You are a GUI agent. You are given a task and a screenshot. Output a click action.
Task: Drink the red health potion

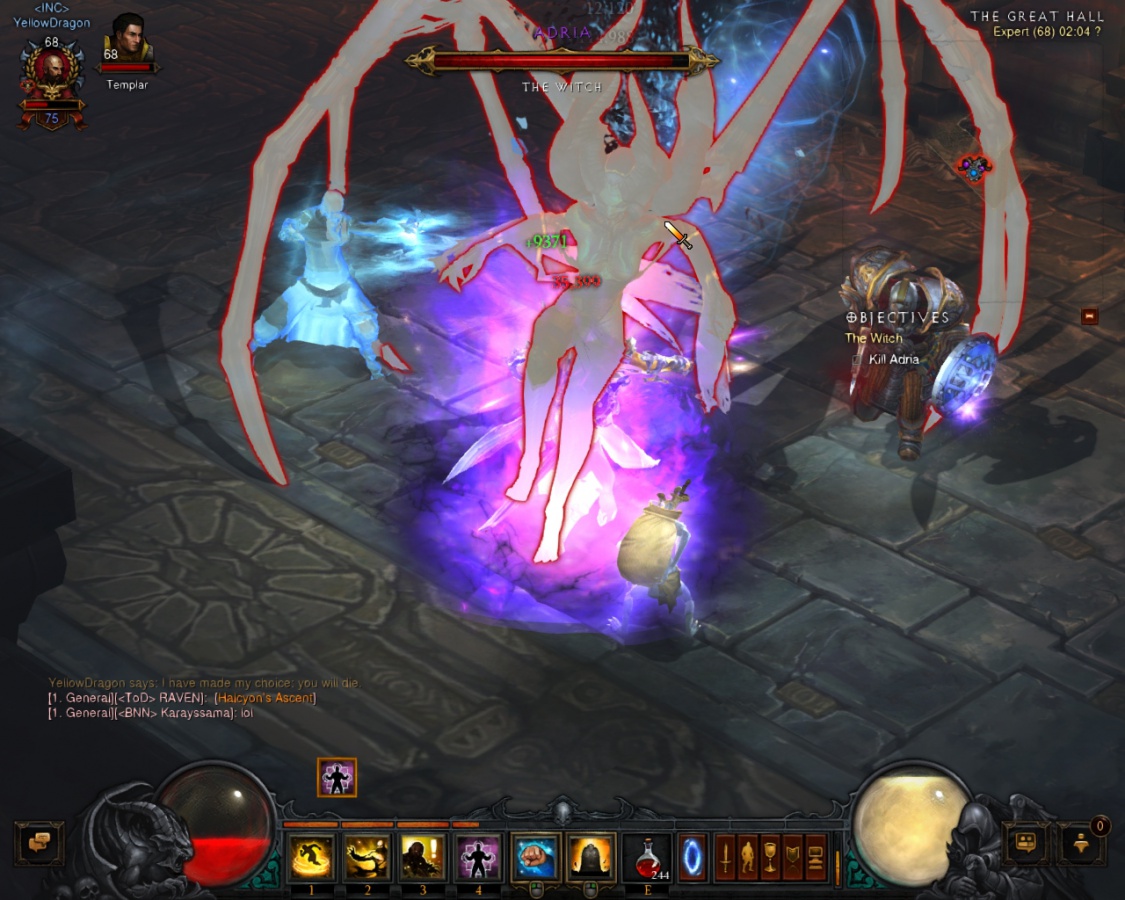tap(647, 857)
